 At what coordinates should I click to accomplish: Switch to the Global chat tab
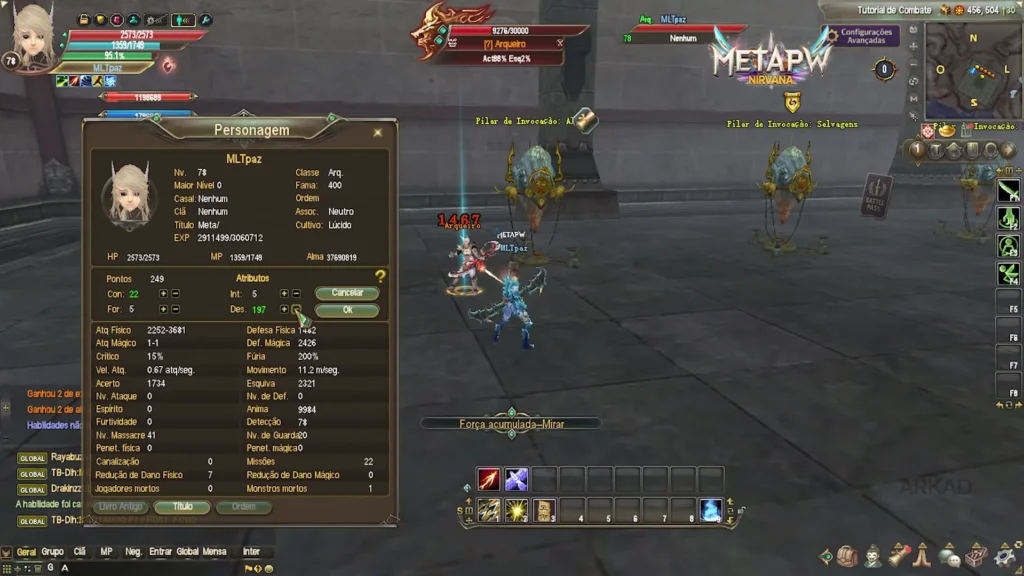[x=187, y=551]
